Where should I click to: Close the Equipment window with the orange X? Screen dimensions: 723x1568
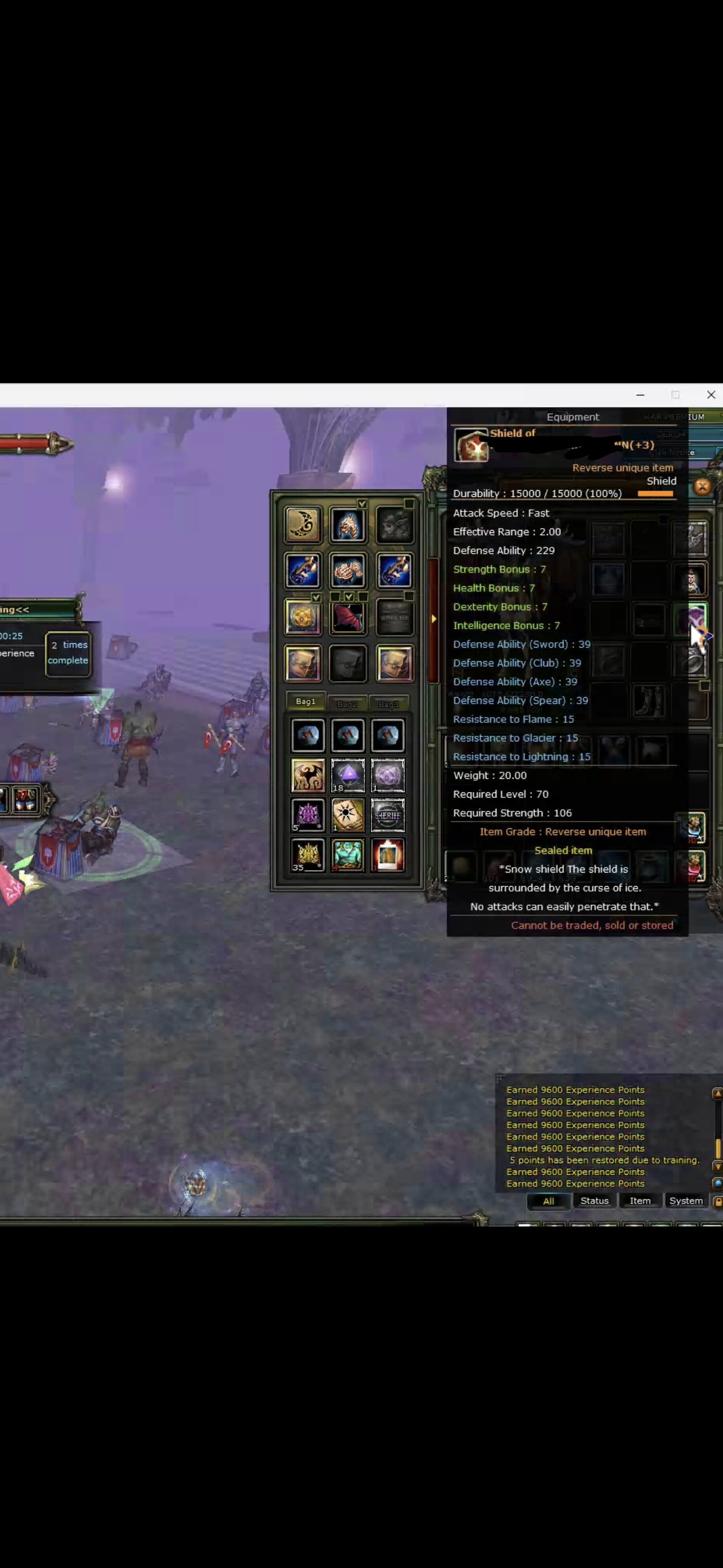(x=703, y=486)
